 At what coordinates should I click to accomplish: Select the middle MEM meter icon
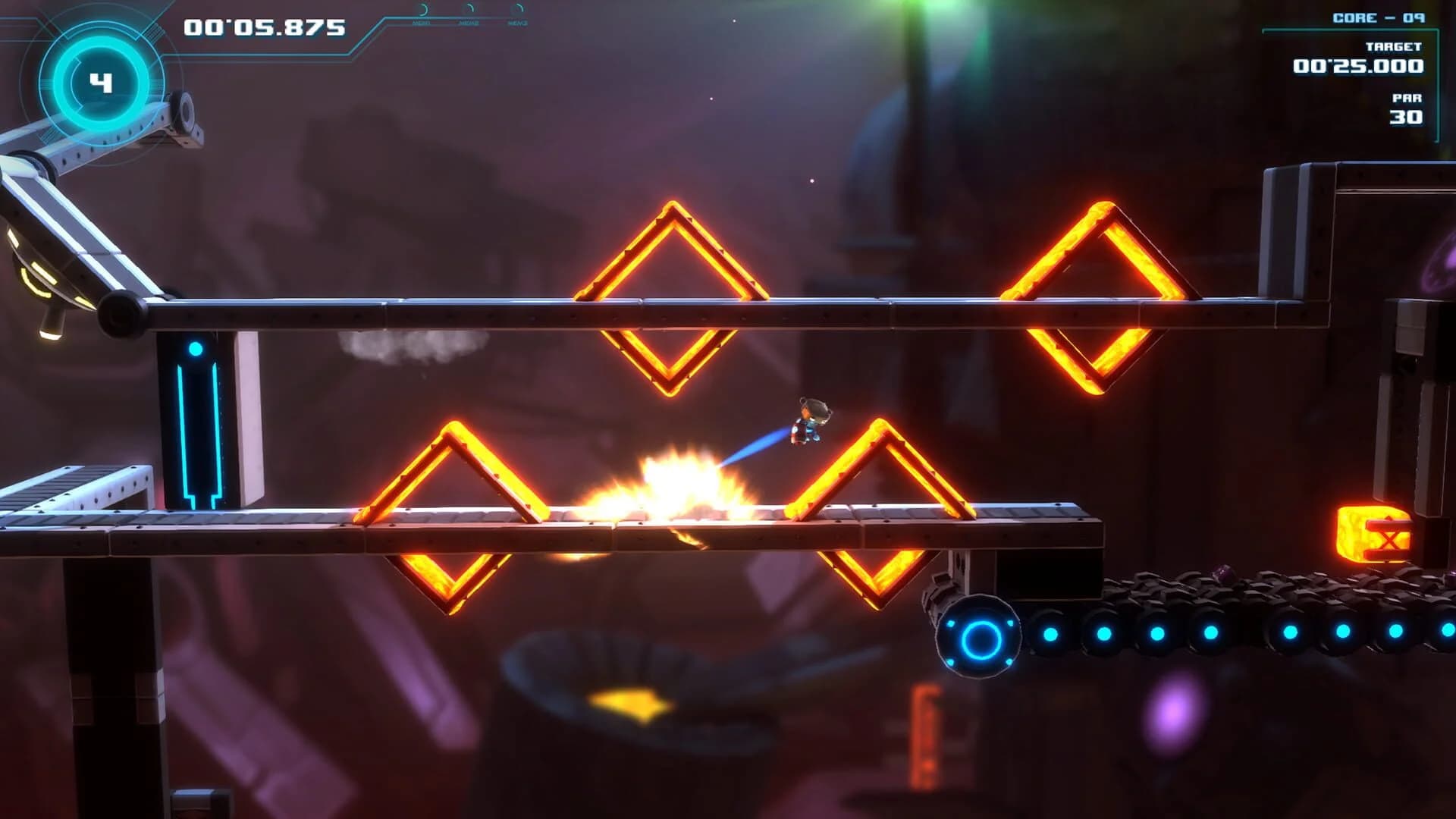click(x=469, y=10)
